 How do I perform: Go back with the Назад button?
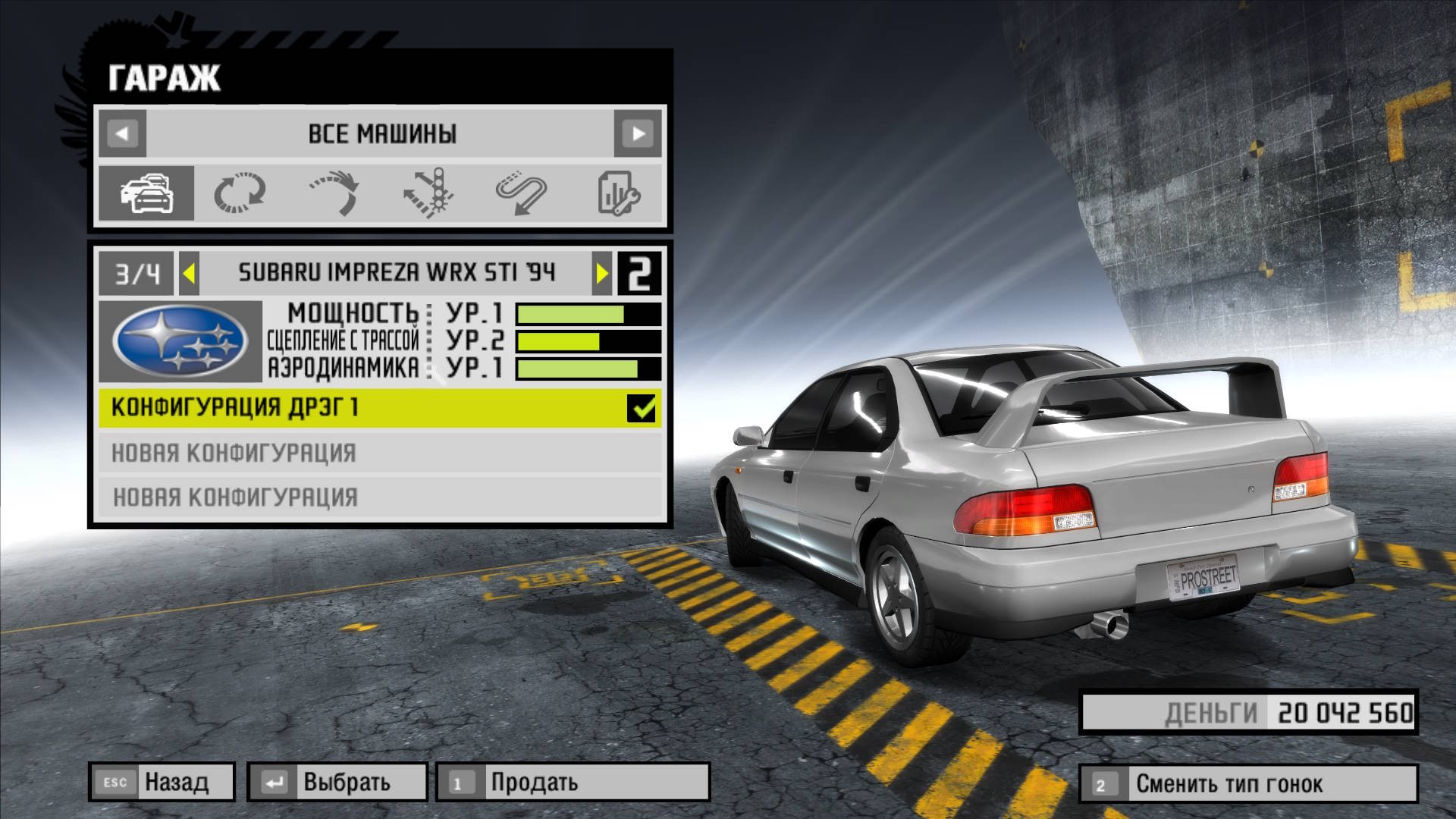tap(162, 782)
